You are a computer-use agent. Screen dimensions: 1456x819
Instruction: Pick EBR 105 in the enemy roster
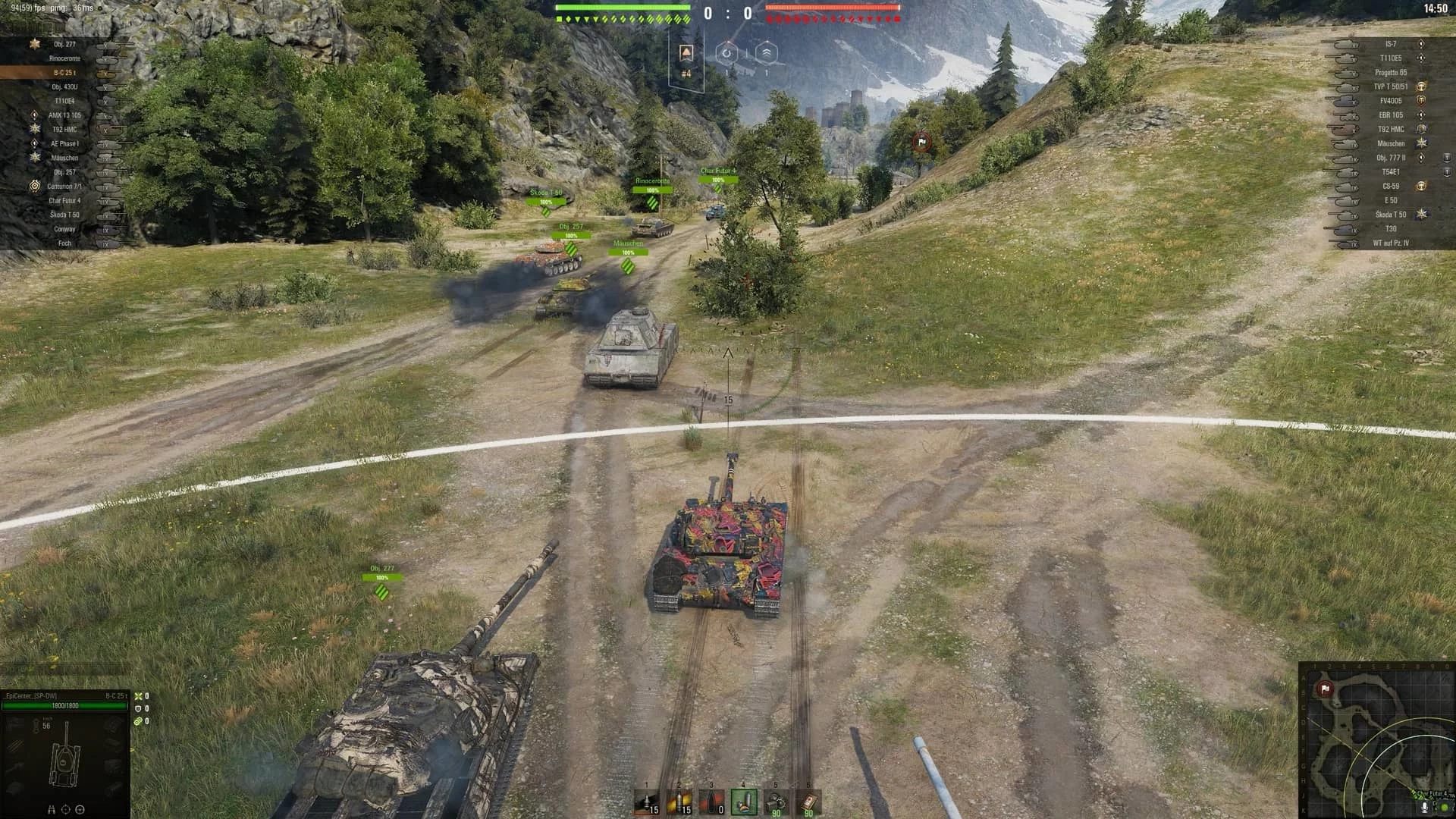click(x=1390, y=115)
